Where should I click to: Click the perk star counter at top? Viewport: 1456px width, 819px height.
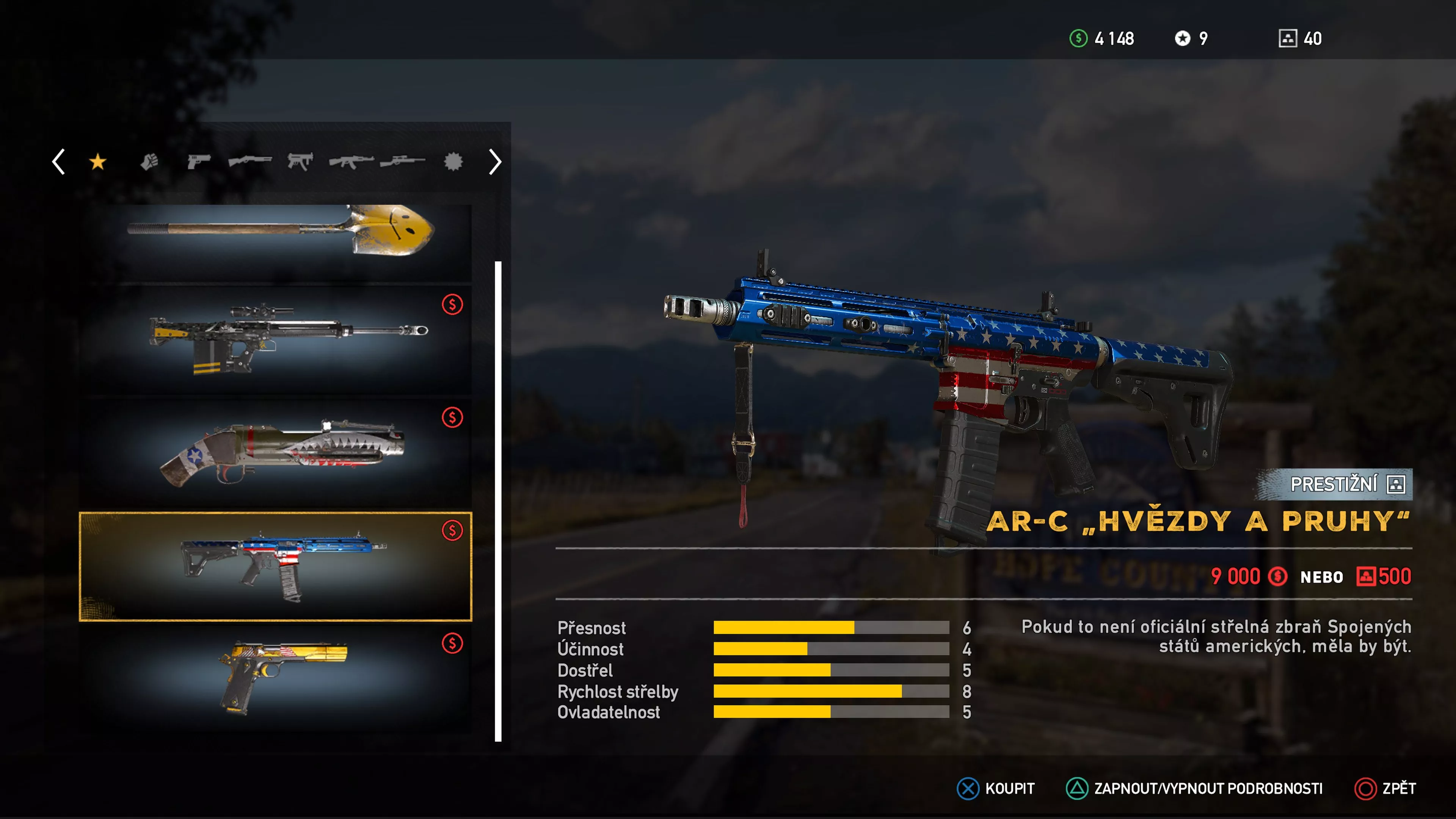tap(1183, 38)
